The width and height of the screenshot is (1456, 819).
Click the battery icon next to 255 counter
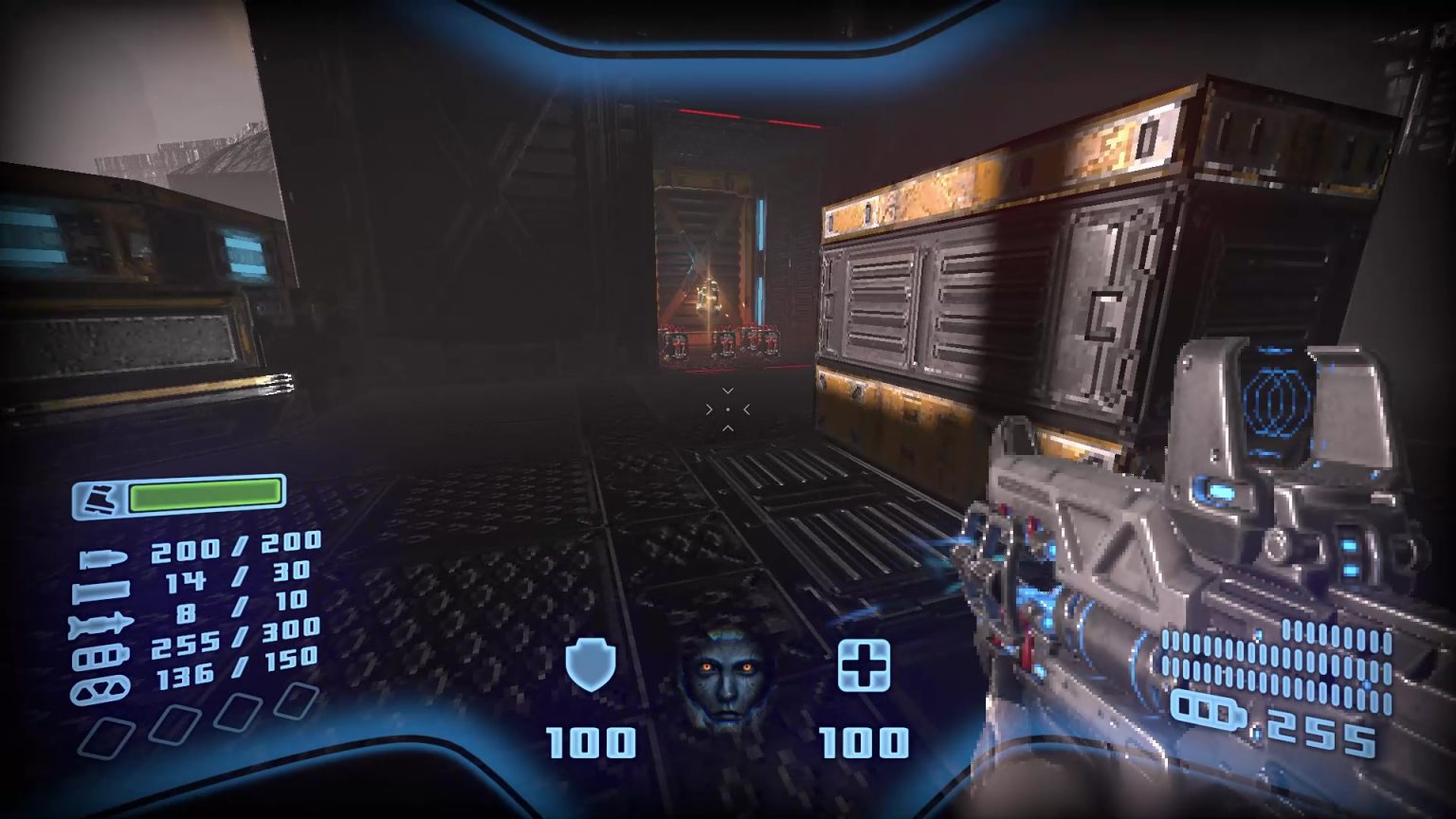click(x=1207, y=706)
